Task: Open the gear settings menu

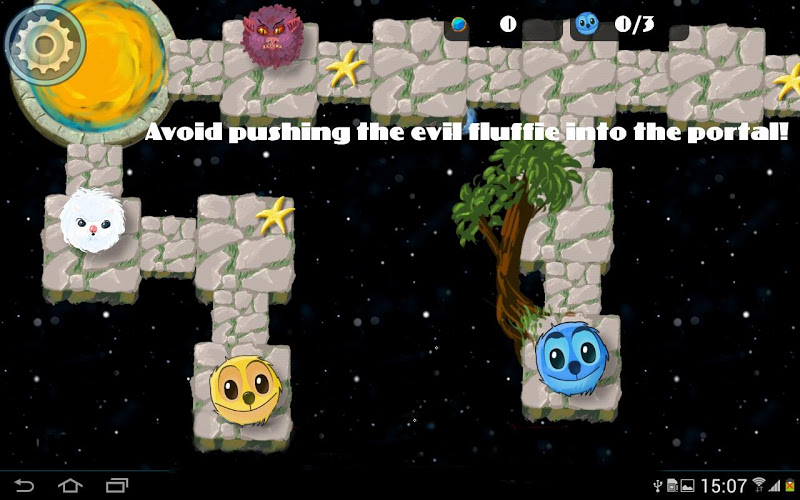Action: pos(37,41)
